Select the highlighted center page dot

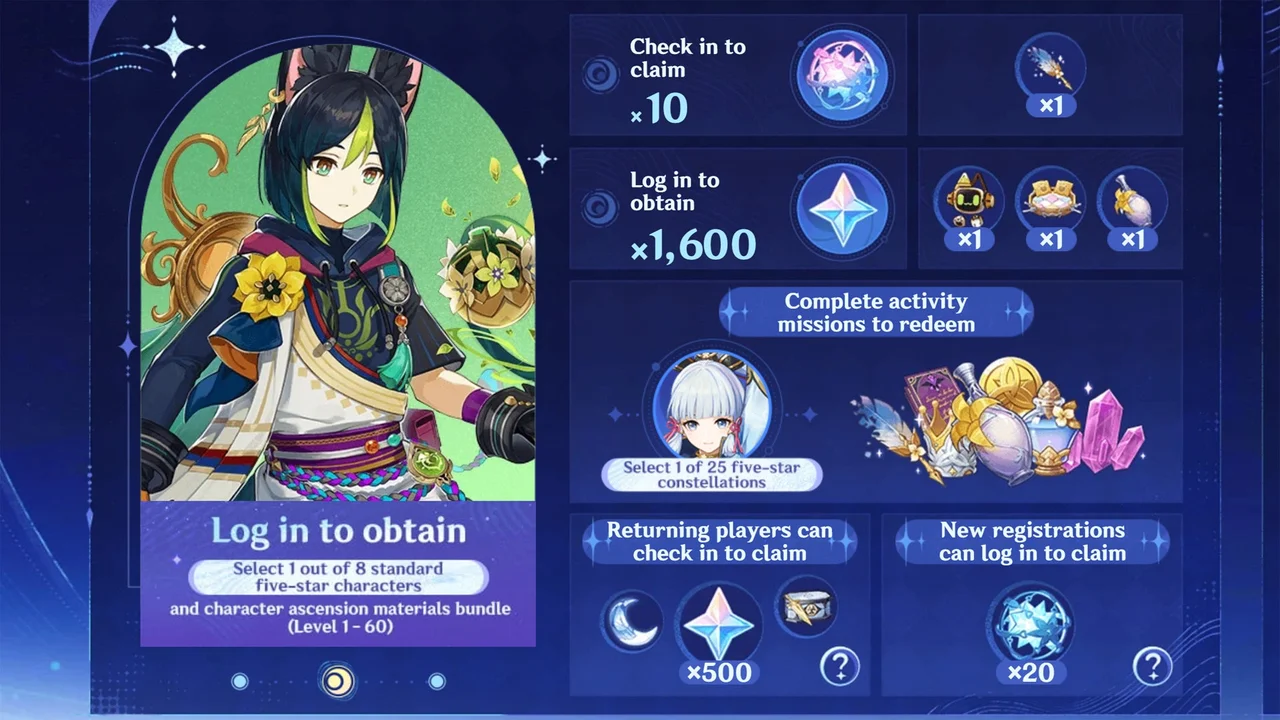click(x=338, y=680)
